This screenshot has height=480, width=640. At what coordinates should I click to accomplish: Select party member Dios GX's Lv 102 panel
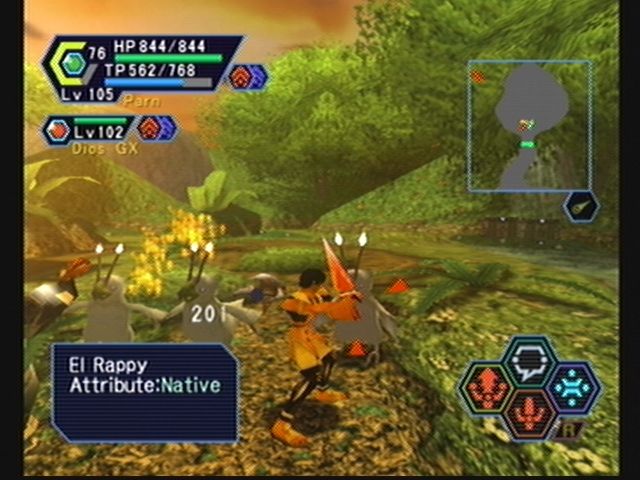pyautogui.click(x=90, y=130)
